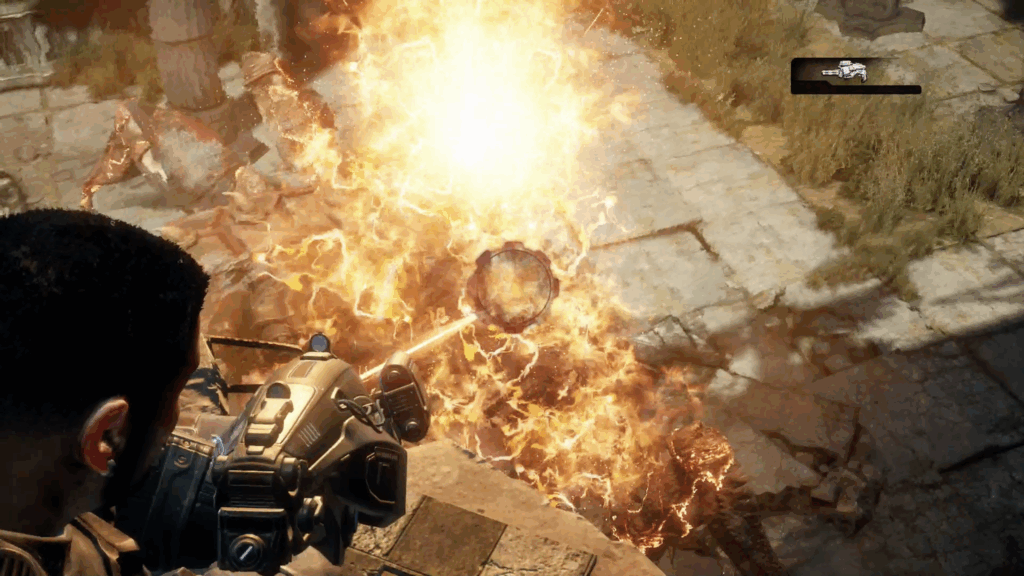Select the equipped weapon icon in the HUD
Image resolution: width=1024 pixels, height=576 pixels.
click(844, 71)
